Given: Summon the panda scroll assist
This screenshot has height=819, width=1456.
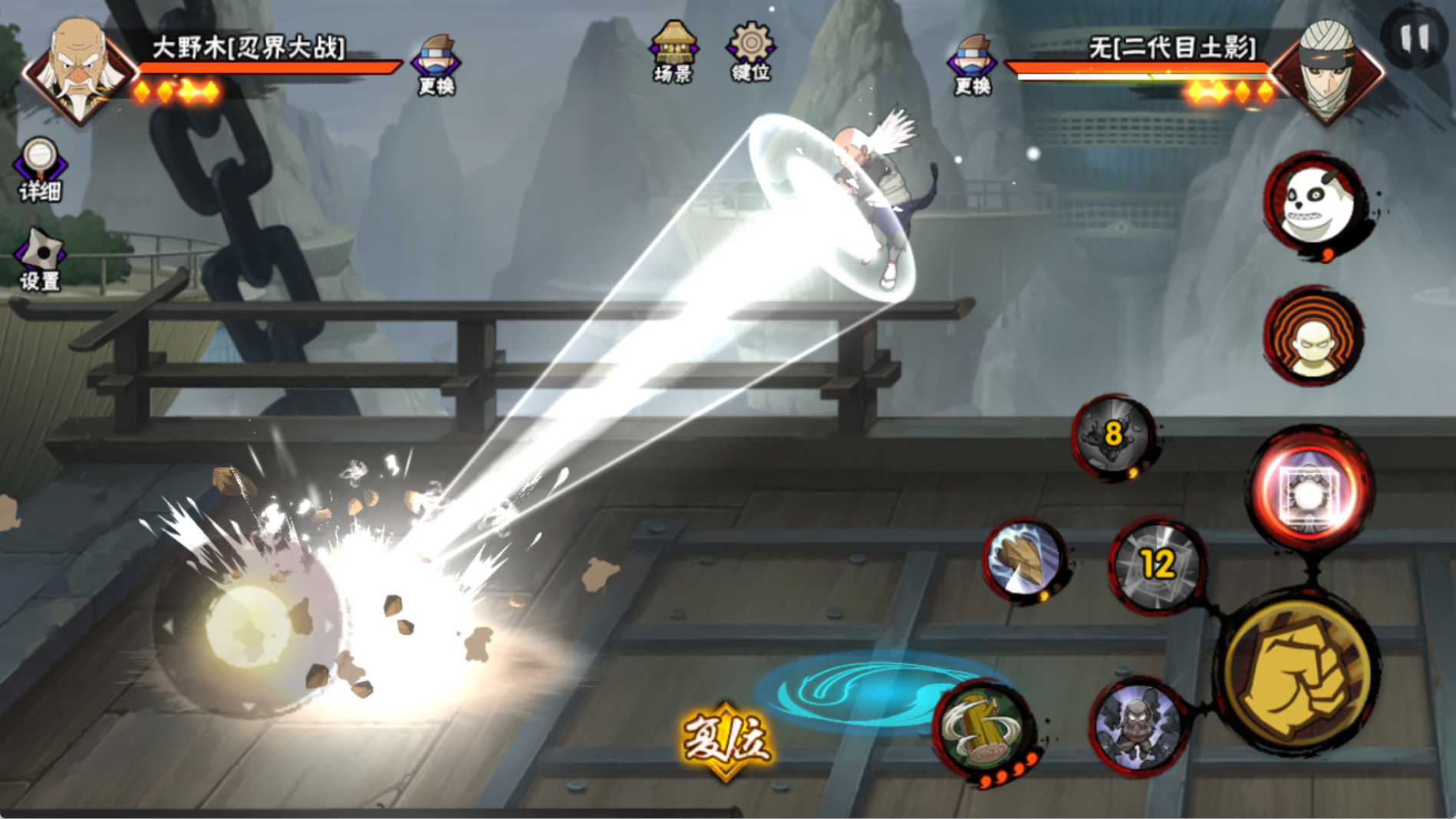Looking at the screenshot, I should coord(1315,203).
